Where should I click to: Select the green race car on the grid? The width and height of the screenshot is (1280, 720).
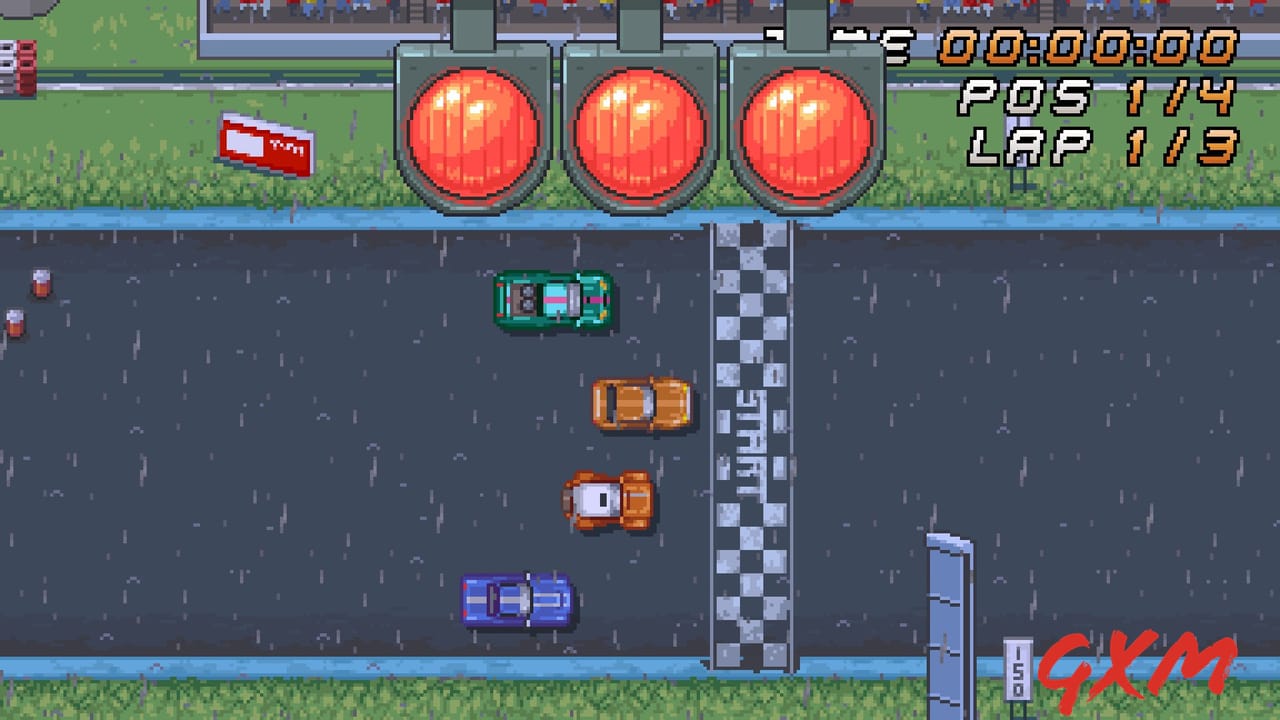551,300
